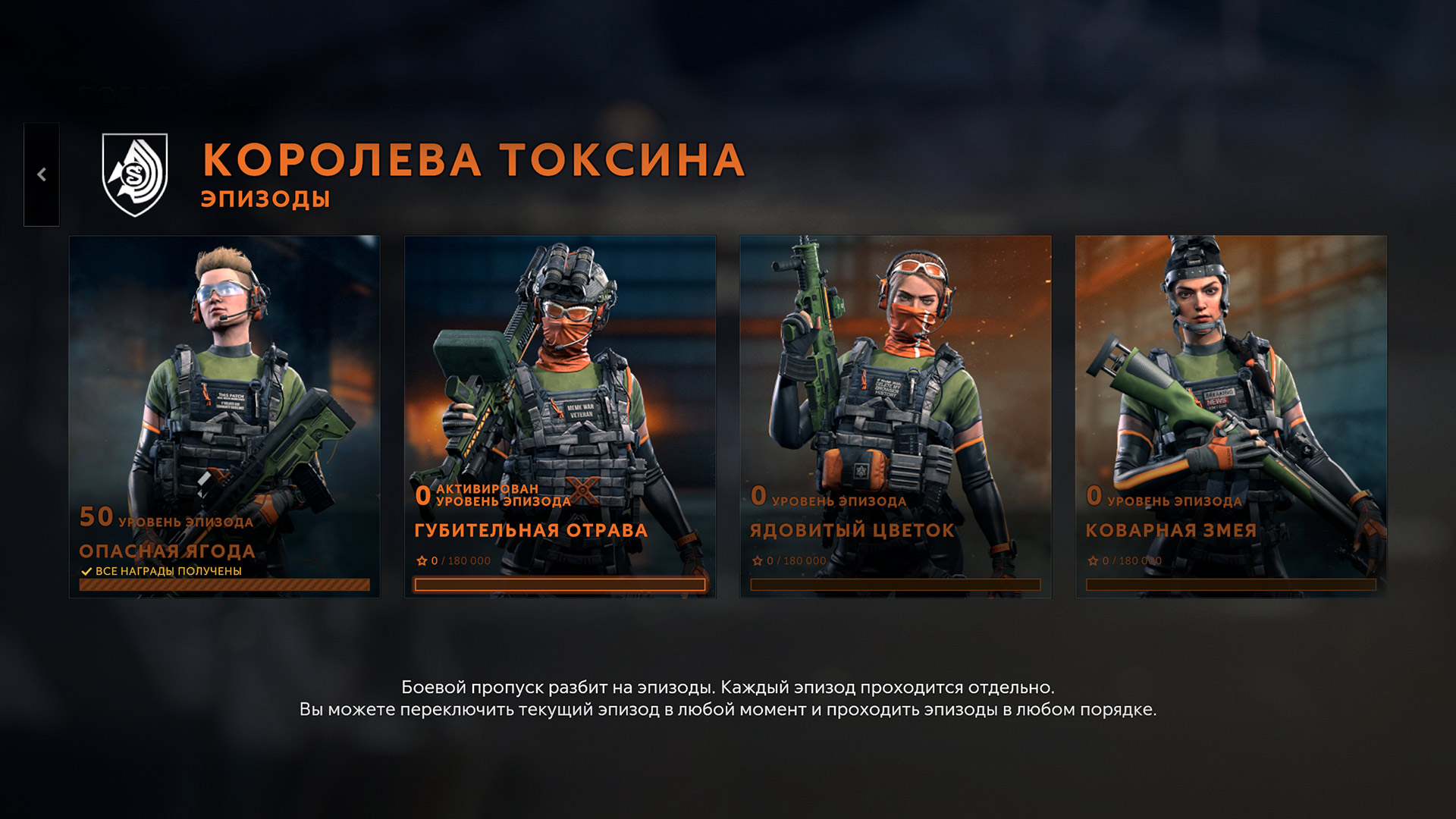The width and height of the screenshot is (1456, 819).
Task: Collapse the episodes screen using the left chevron
Action: tap(43, 175)
